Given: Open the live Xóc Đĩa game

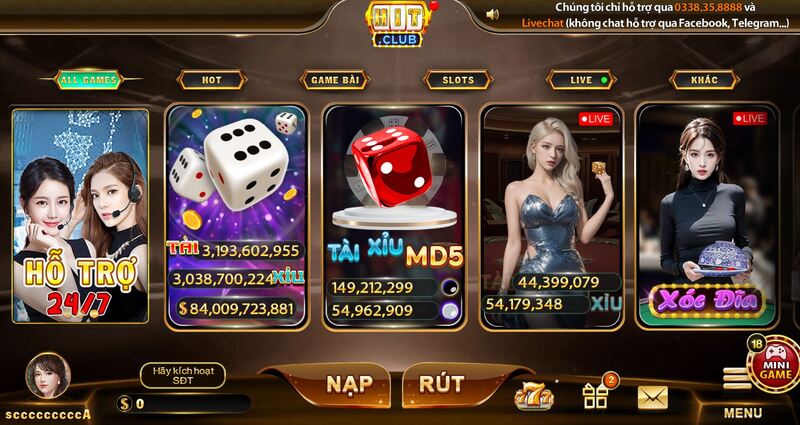Looking at the screenshot, I should (x=708, y=215).
